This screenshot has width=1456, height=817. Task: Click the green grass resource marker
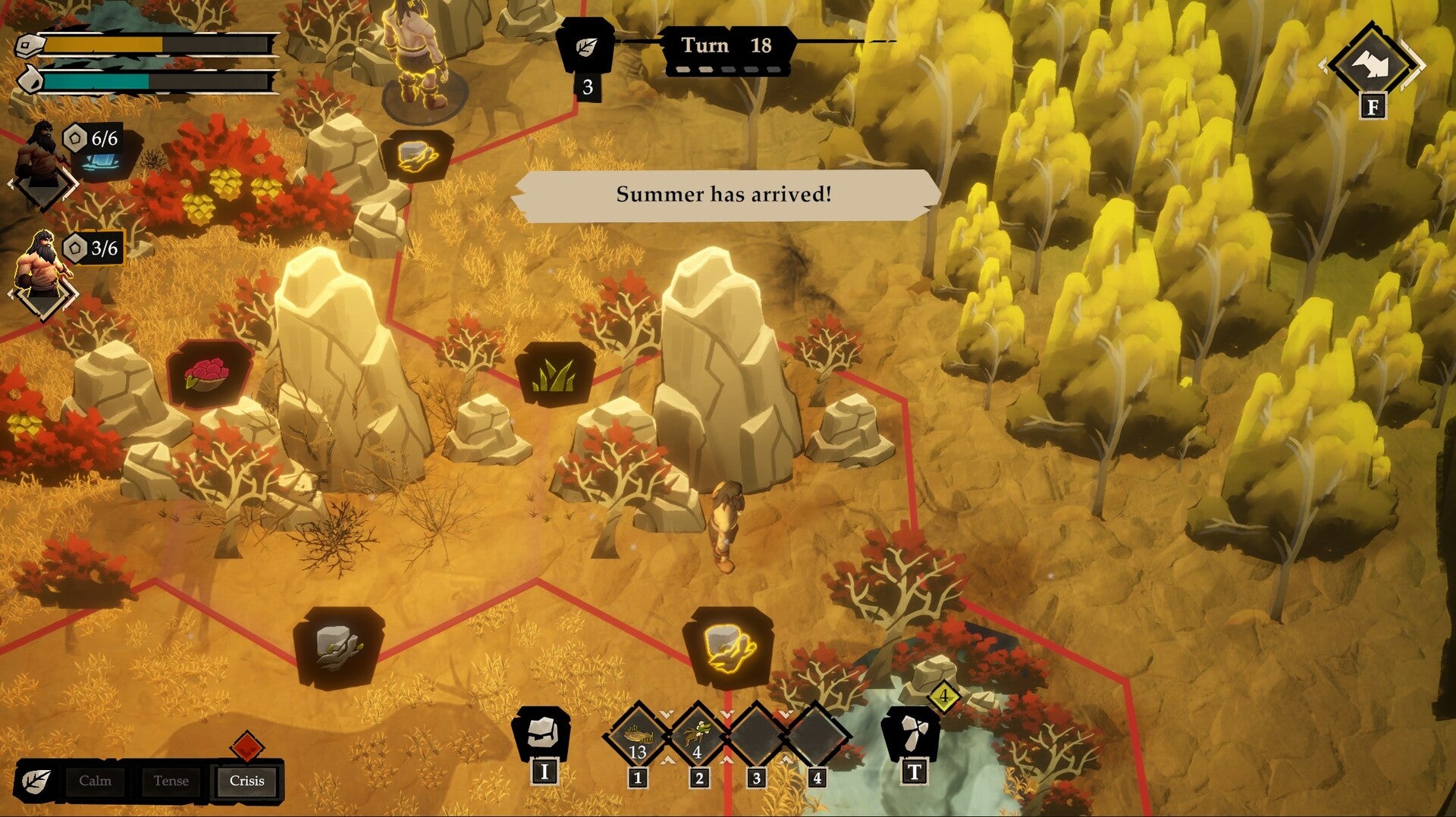click(555, 374)
